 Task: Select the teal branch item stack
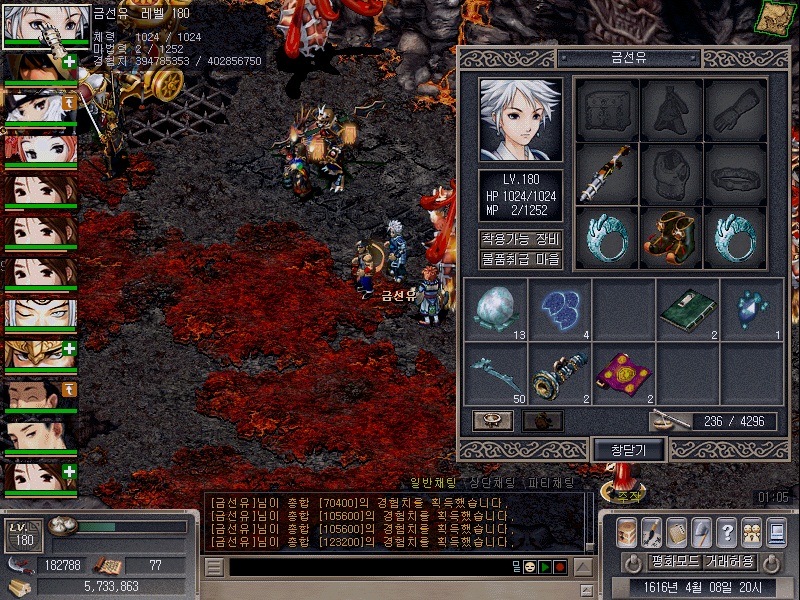pyautogui.click(x=496, y=374)
